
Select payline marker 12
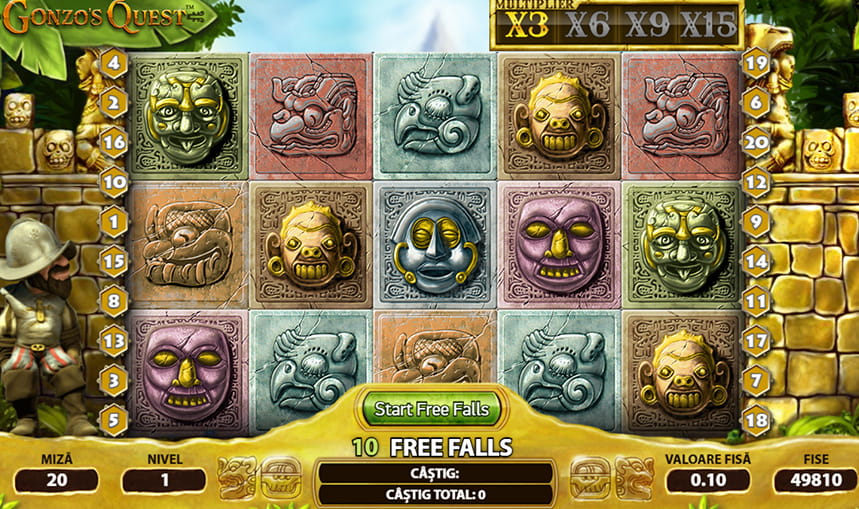[x=756, y=182]
